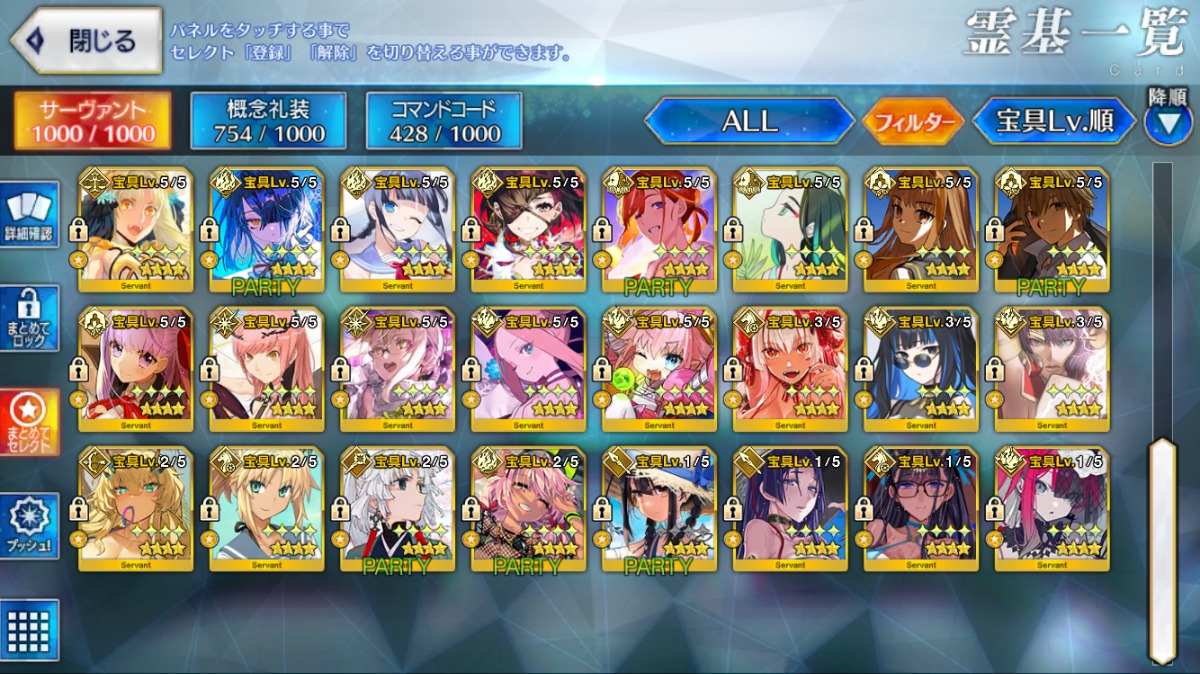1200x674 pixels.
Task: Click the vertical scrollbar handle
Action: point(1162,548)
